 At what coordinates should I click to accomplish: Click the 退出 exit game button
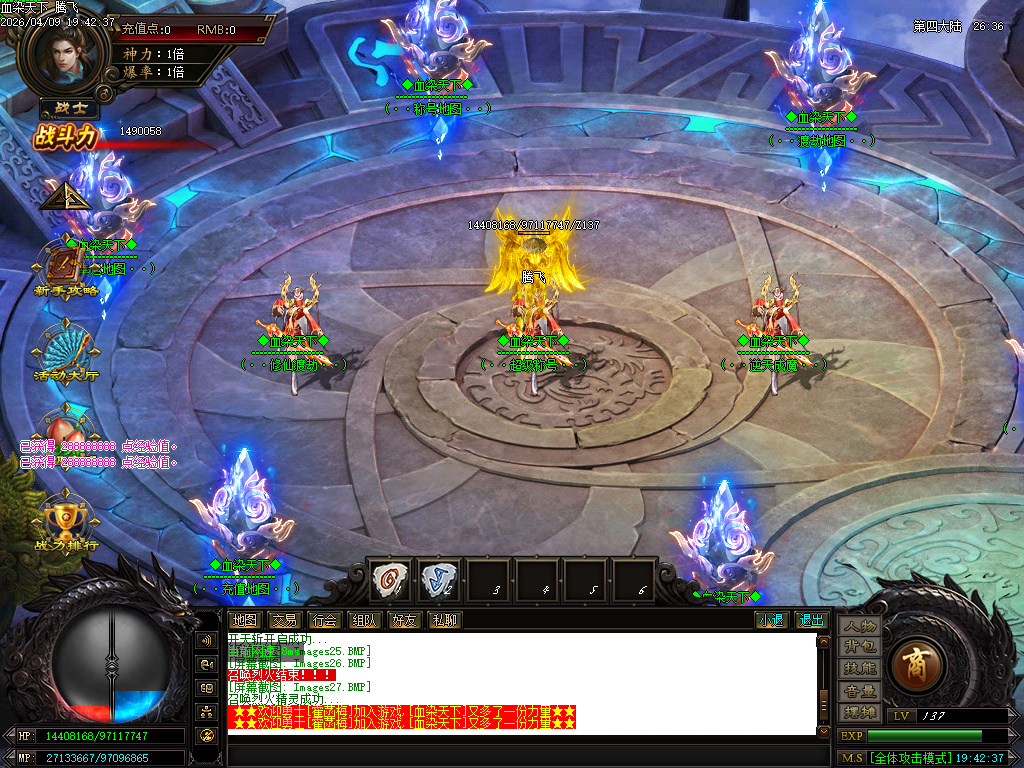click(x=810, y=620)
